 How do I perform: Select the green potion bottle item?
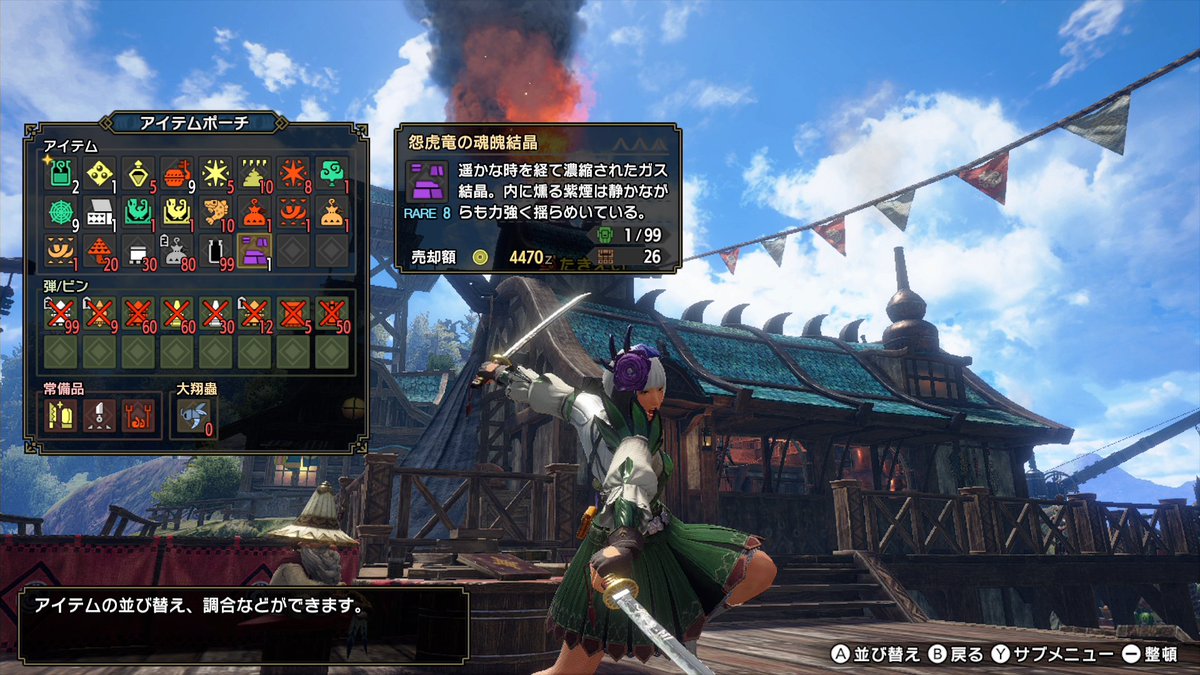point(60,172)
